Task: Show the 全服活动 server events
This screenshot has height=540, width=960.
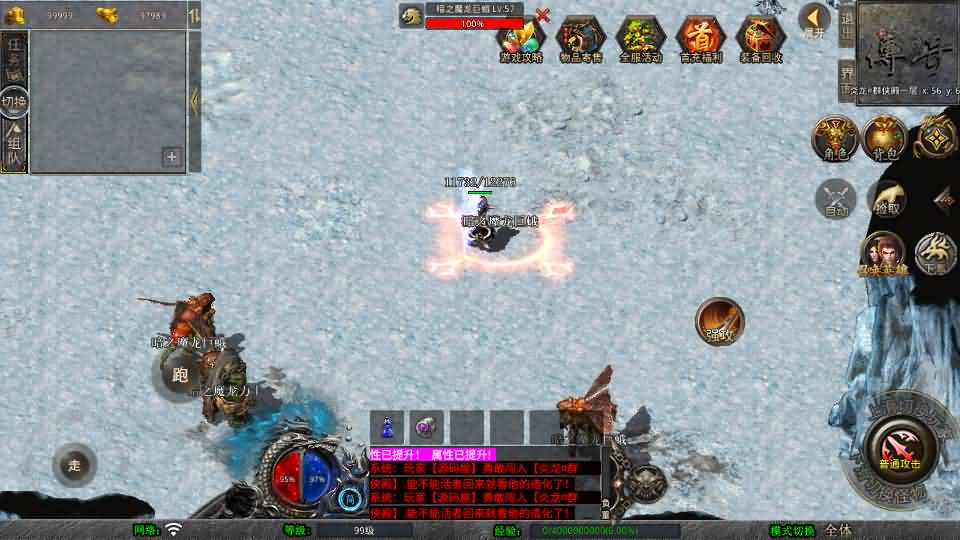Action: pos(640,39)
